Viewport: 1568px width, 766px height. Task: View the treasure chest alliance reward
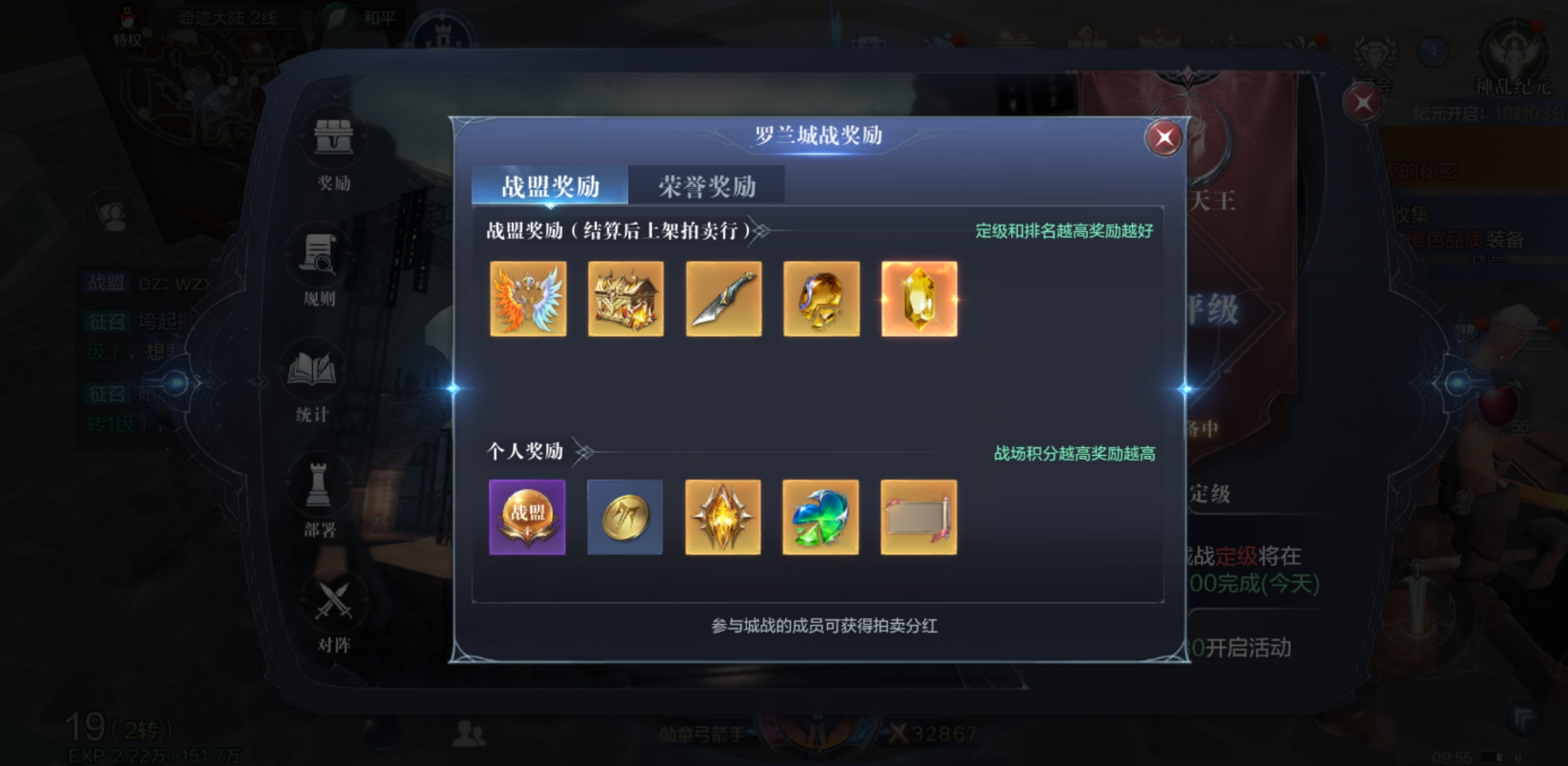coord(625,299)
